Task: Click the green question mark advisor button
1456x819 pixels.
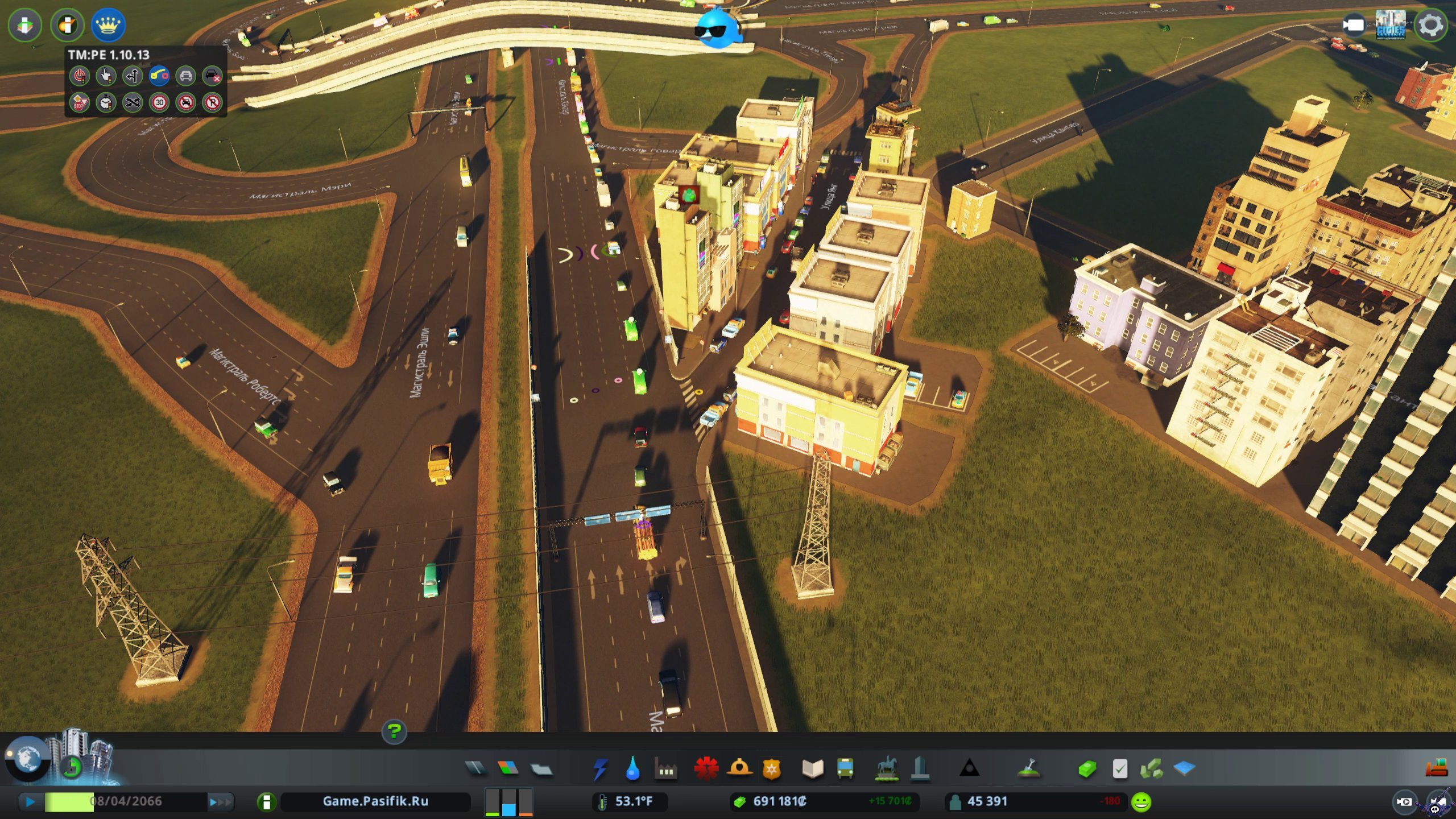Action: tap(394, 731)
